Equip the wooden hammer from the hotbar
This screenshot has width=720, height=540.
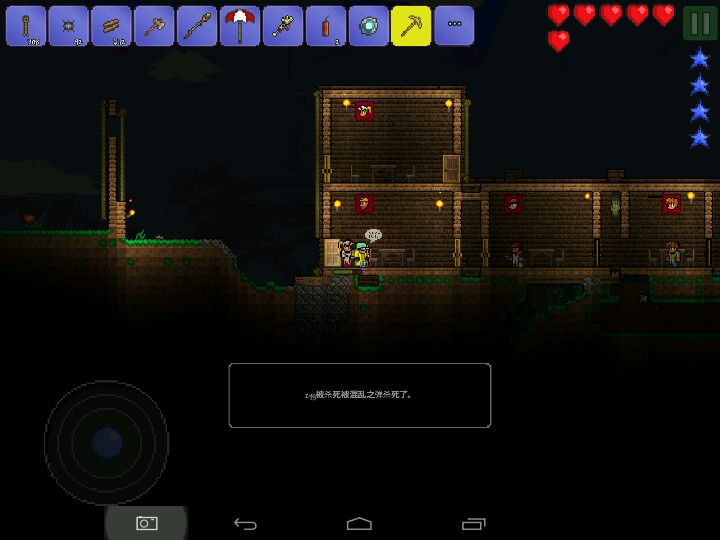[x=155, y=26]
